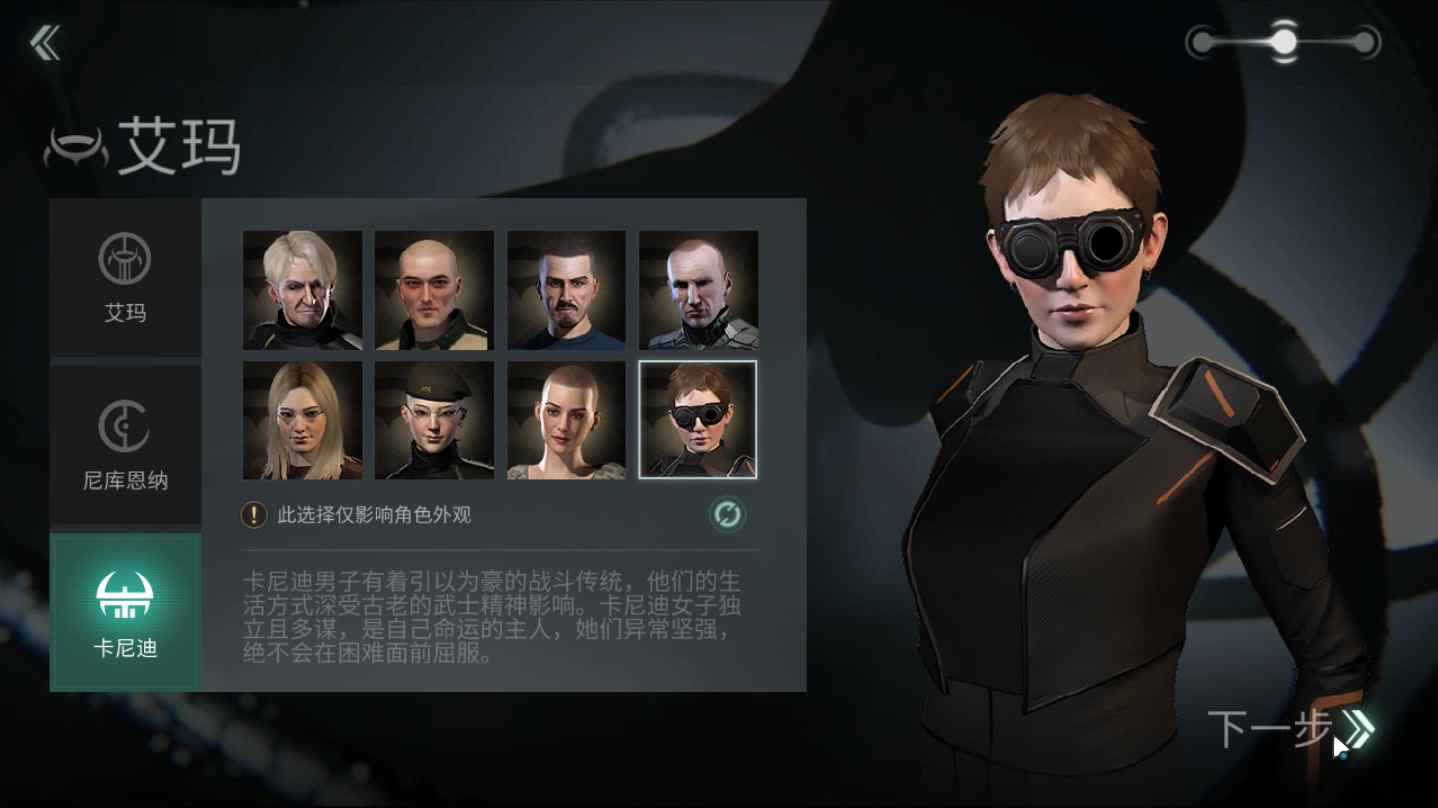Click the progress step indicator at top right
The width and height of the screenshot is (1438, 808).
coord(1283,42)
